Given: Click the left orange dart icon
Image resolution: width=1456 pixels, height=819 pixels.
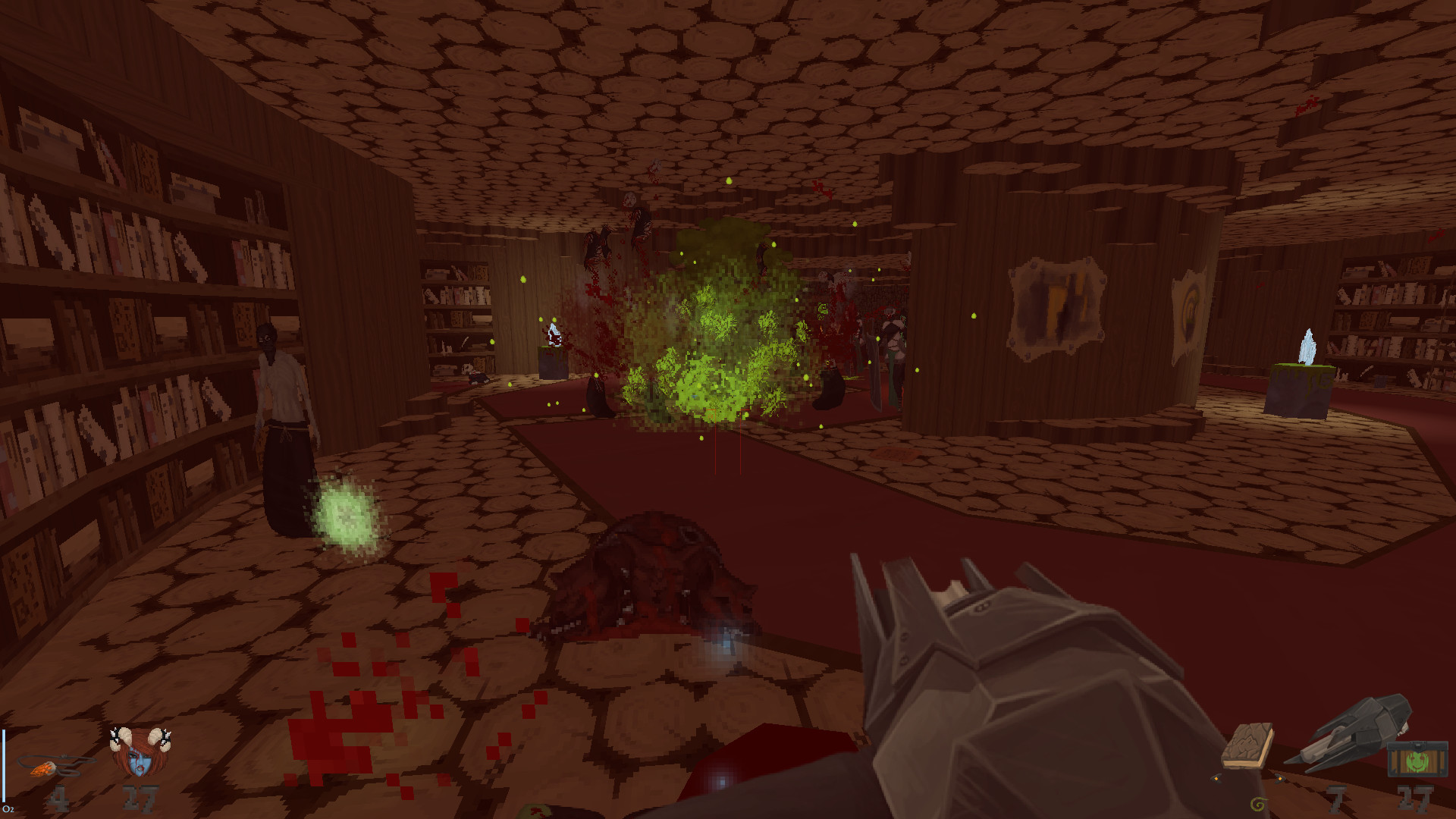Looking at the screenshot, I should pyautogui.click(x=1216, y=779).
